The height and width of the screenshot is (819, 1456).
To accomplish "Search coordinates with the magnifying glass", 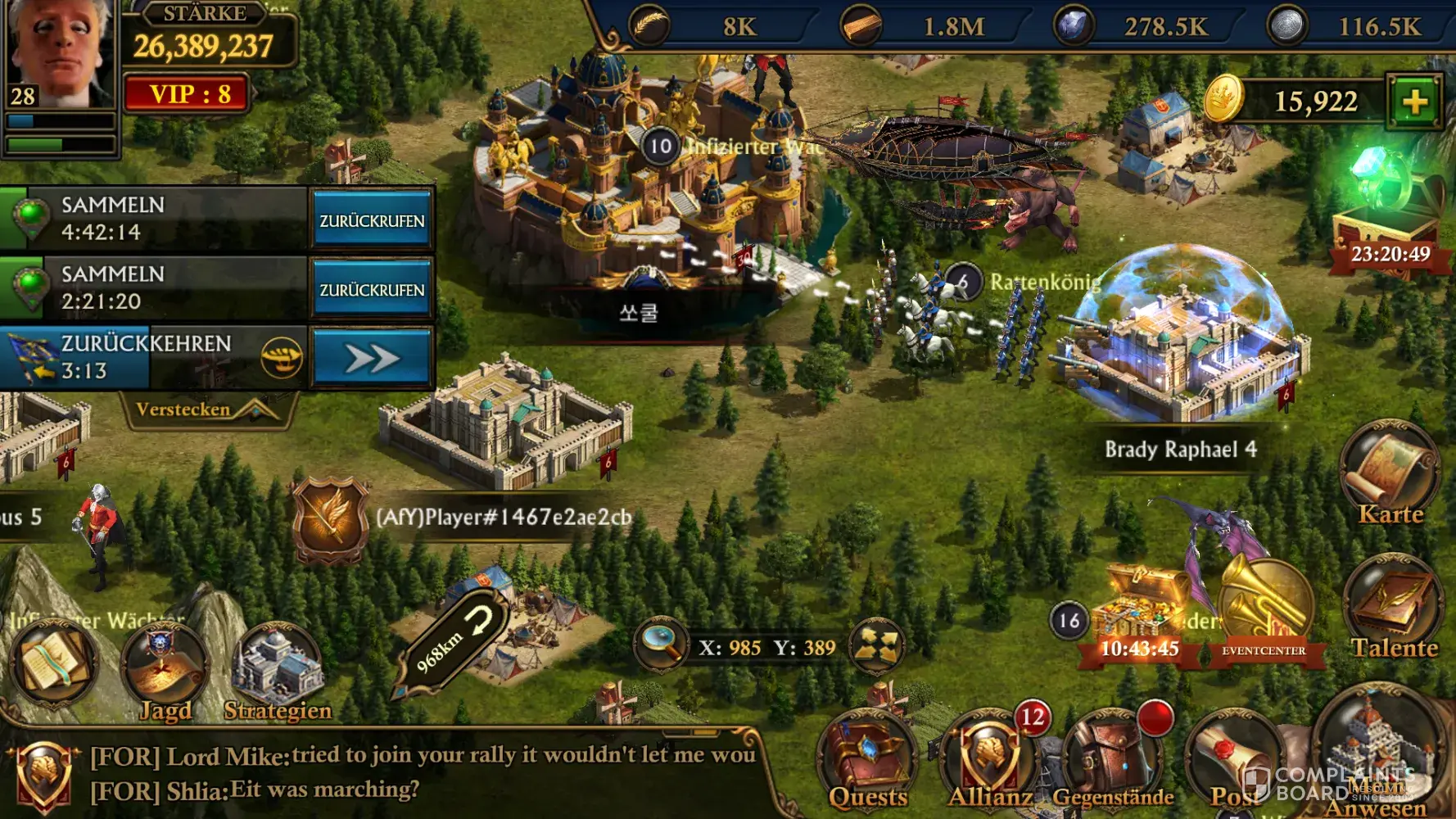I will [x=661, y=645].
